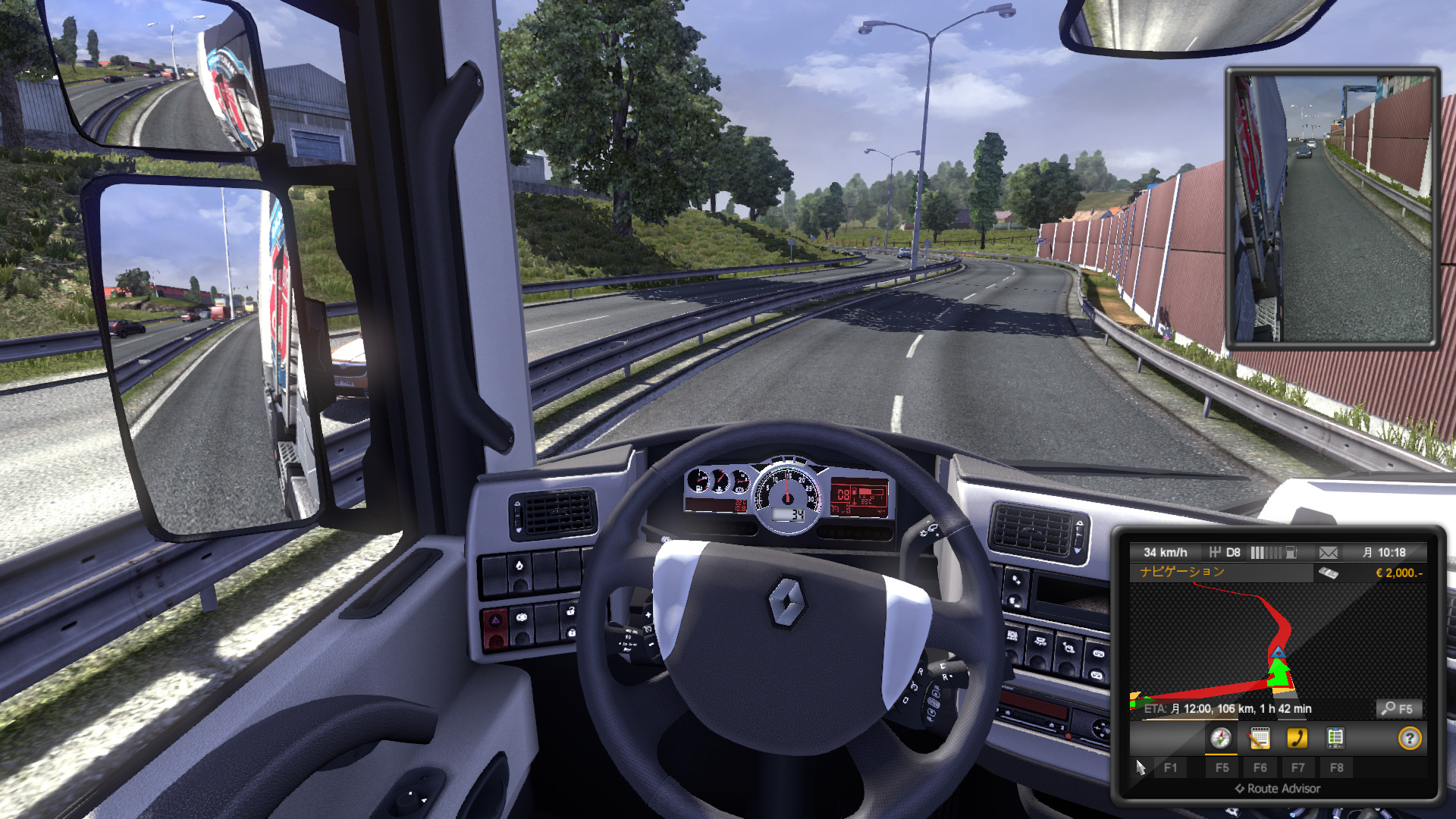Click the yellow question mark help icon
The height and width of the screenshot is (819, 1456).
[1409, 738]
